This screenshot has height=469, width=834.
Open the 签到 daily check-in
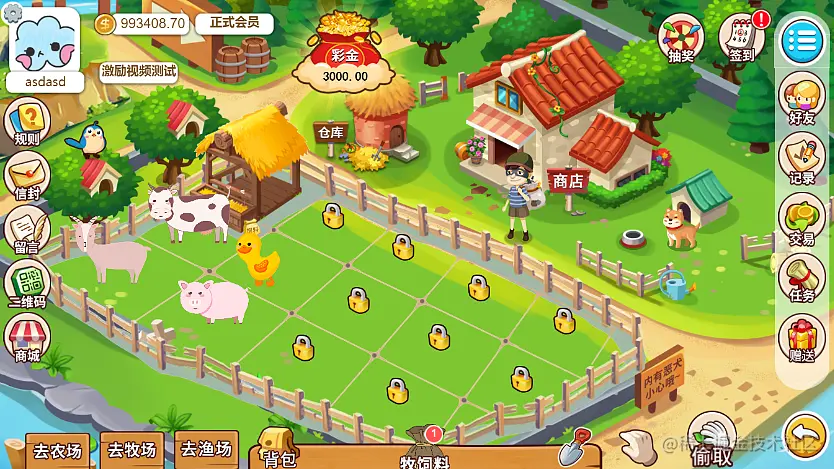pos(742,38)
